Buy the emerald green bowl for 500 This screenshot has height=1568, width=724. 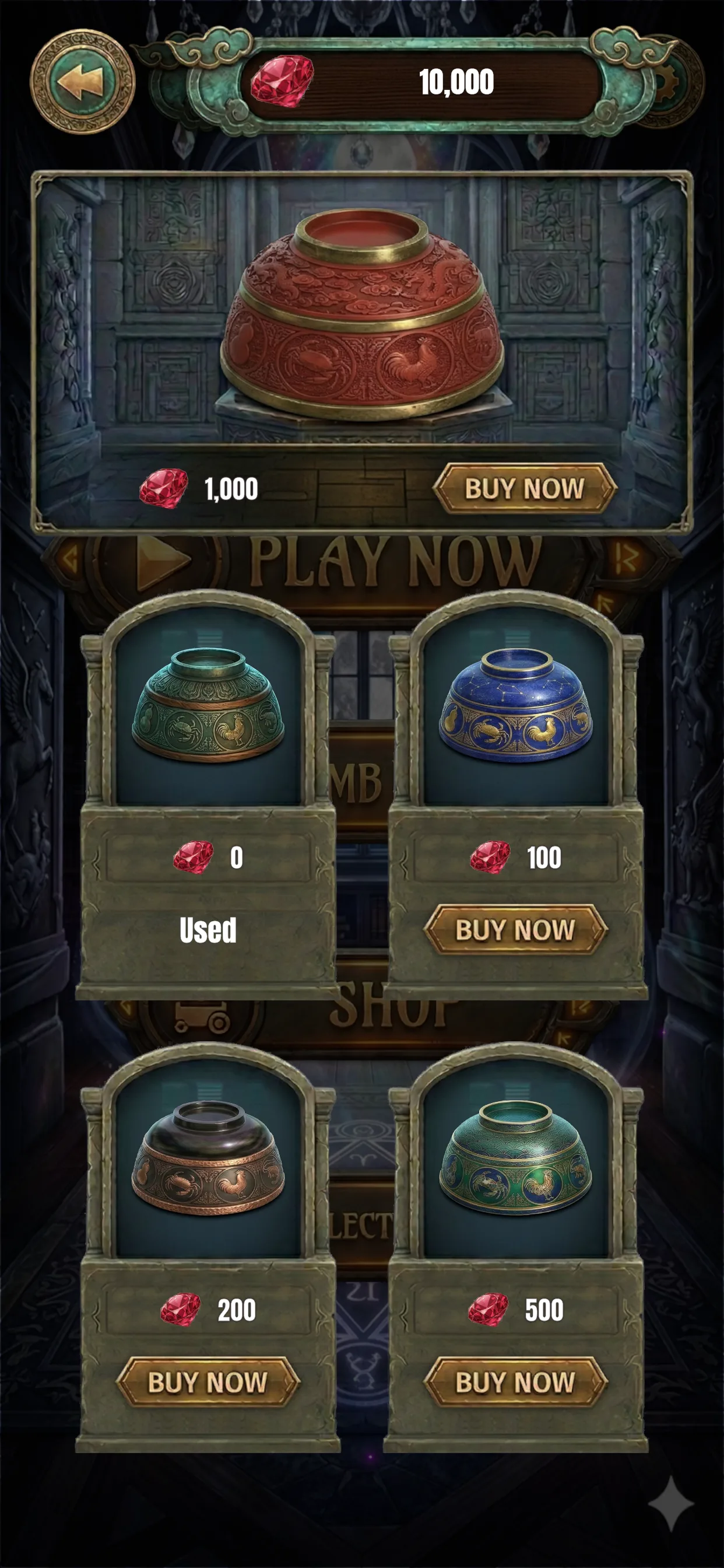[x=515, y=1382]
